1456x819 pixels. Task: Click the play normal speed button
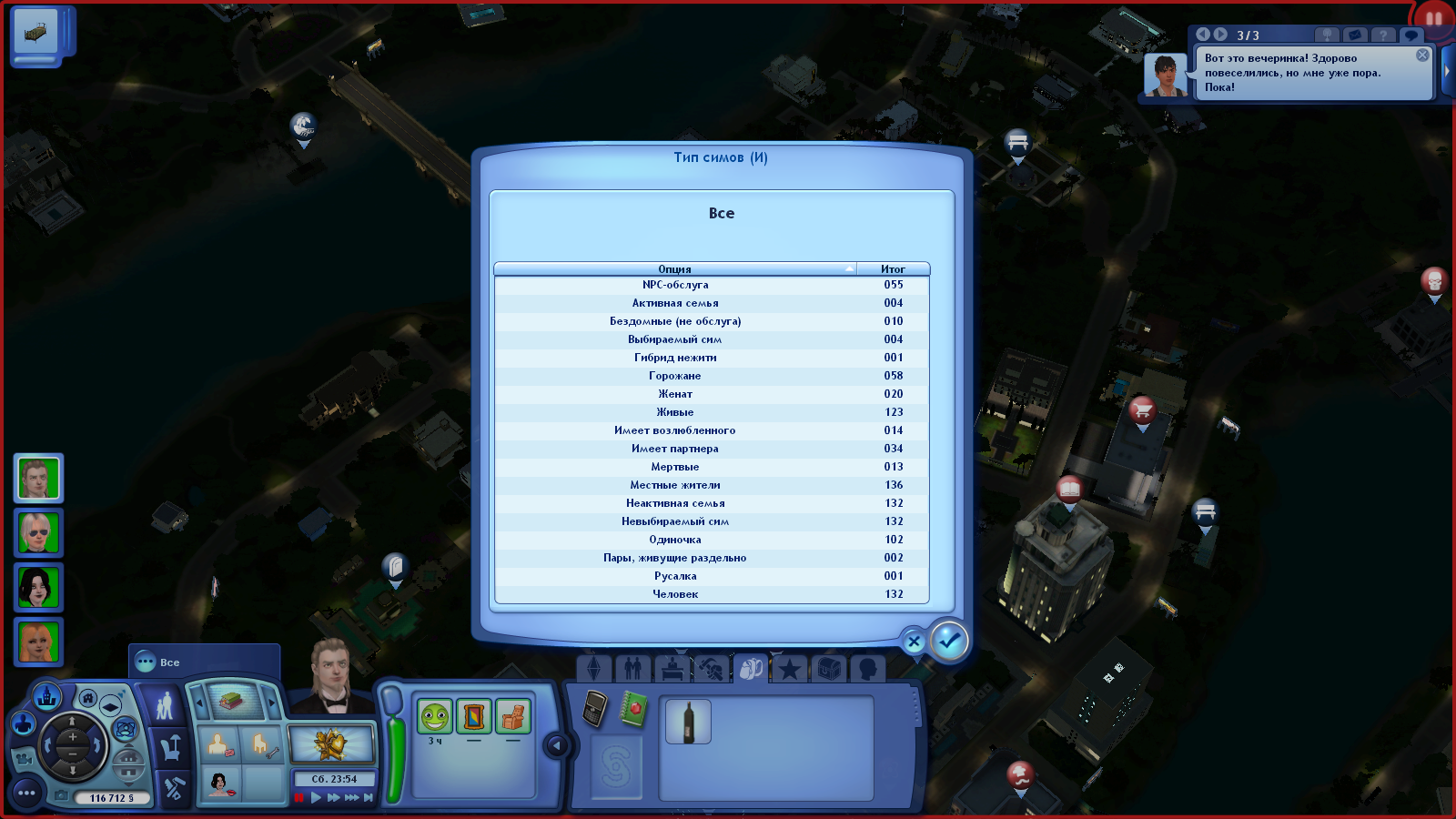tap(316, 798)
